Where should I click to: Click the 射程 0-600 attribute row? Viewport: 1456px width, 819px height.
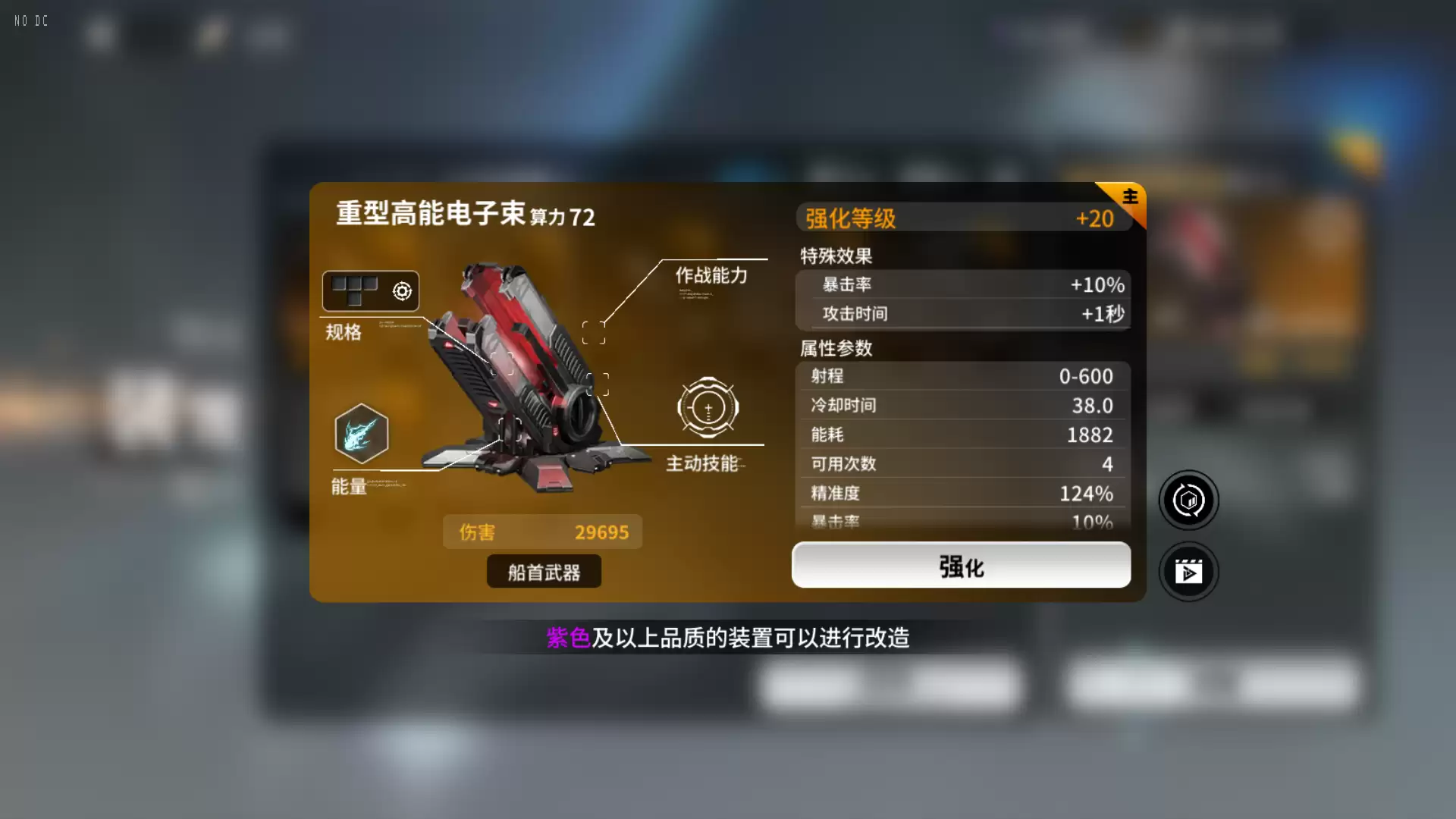959,376
